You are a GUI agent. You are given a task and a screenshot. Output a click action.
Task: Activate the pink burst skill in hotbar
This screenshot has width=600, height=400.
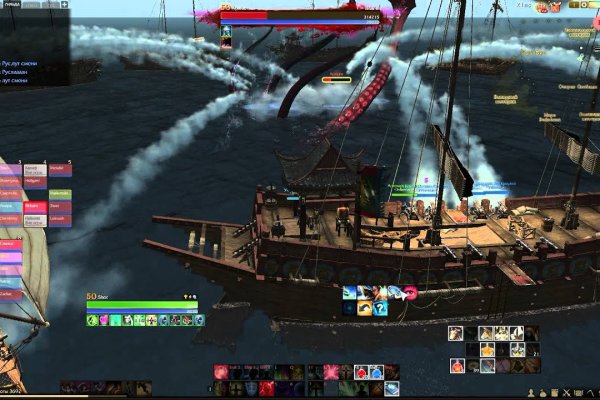click(x=331, y=372)
